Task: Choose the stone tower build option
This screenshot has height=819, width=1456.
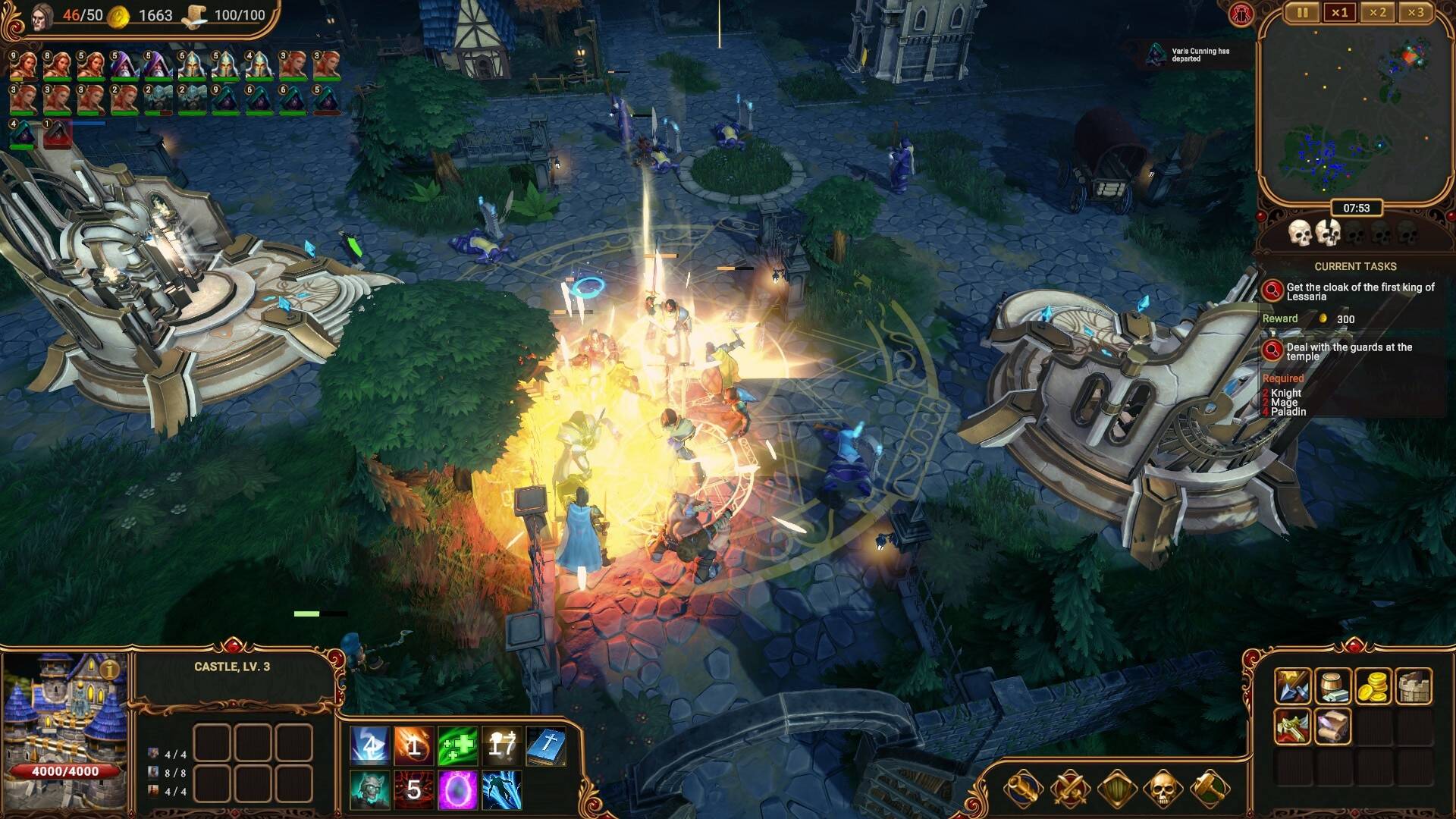Action: pyautogui.click(x=1413, y=686)
